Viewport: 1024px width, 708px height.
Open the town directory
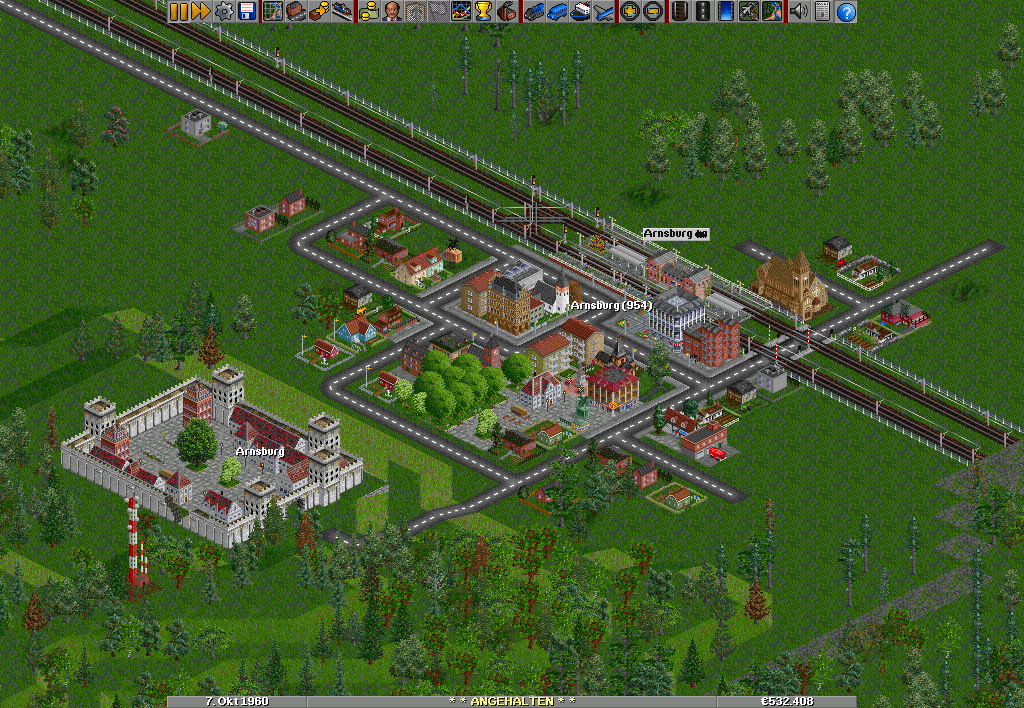pyautogui.click(x=294, y=12)
